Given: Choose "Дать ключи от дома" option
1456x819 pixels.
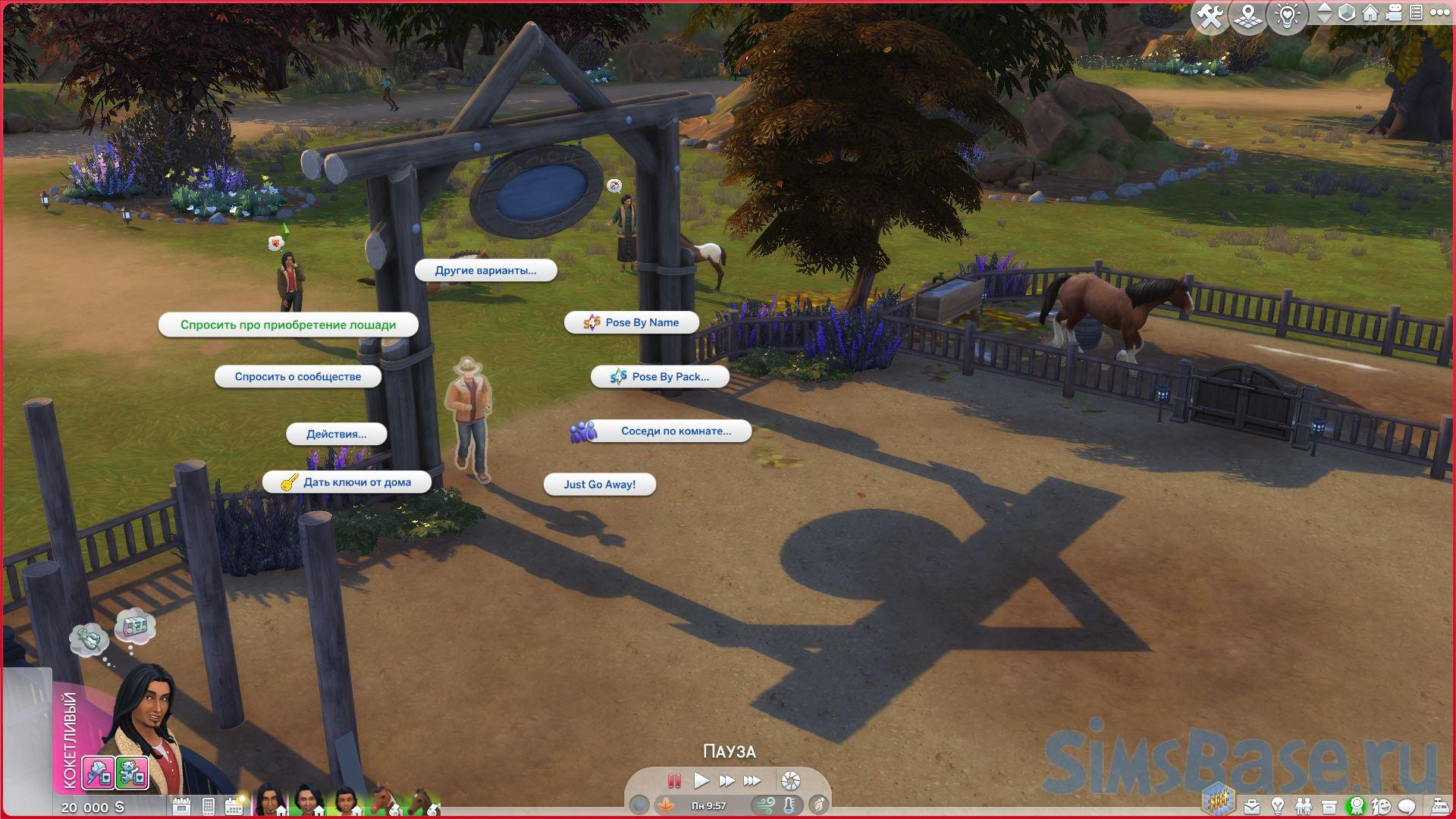Looking at the screenshot, I should pyautogui.click(x=347, y=482).
